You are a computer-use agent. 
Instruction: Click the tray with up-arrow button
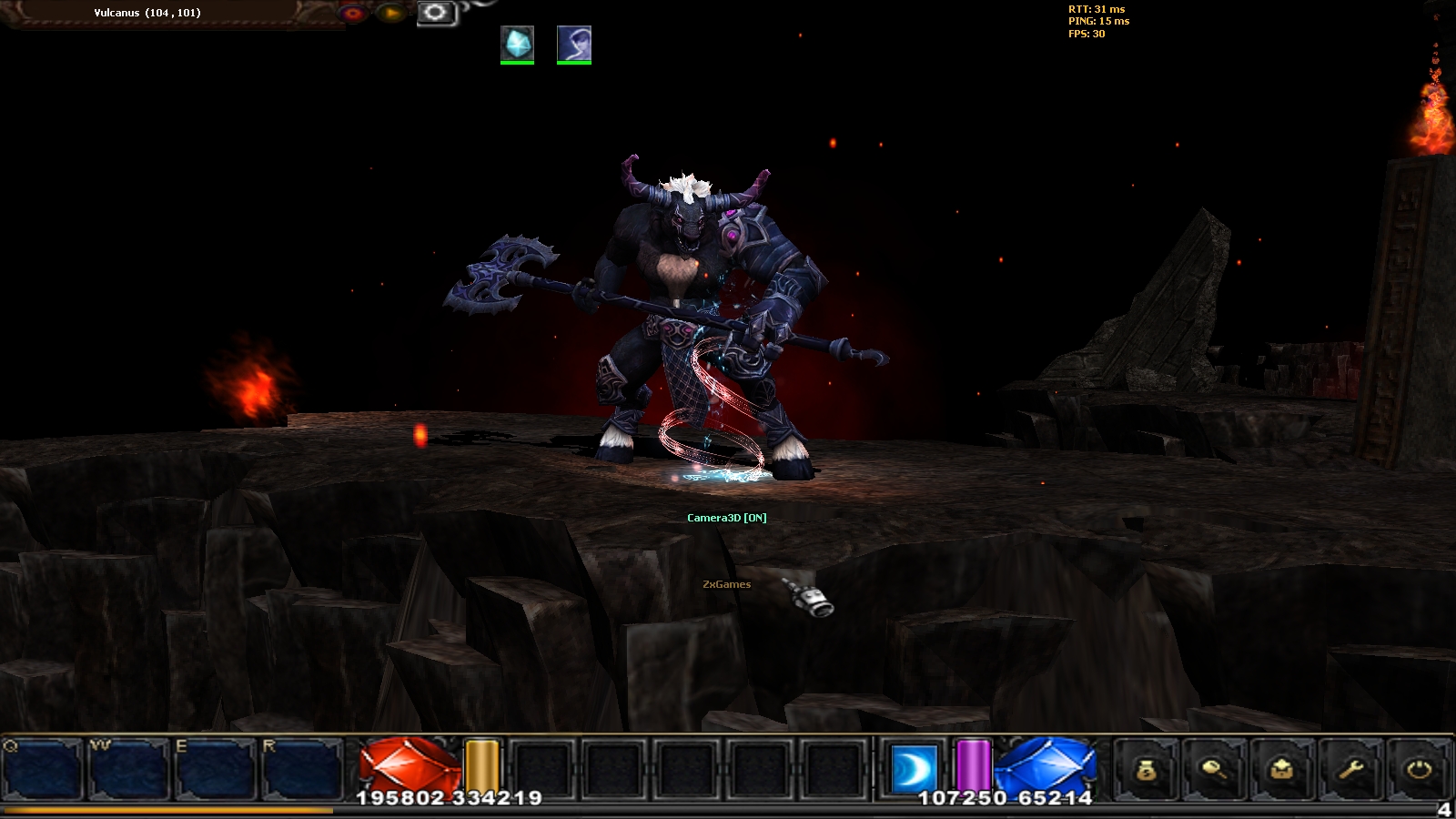point(1282,770)
